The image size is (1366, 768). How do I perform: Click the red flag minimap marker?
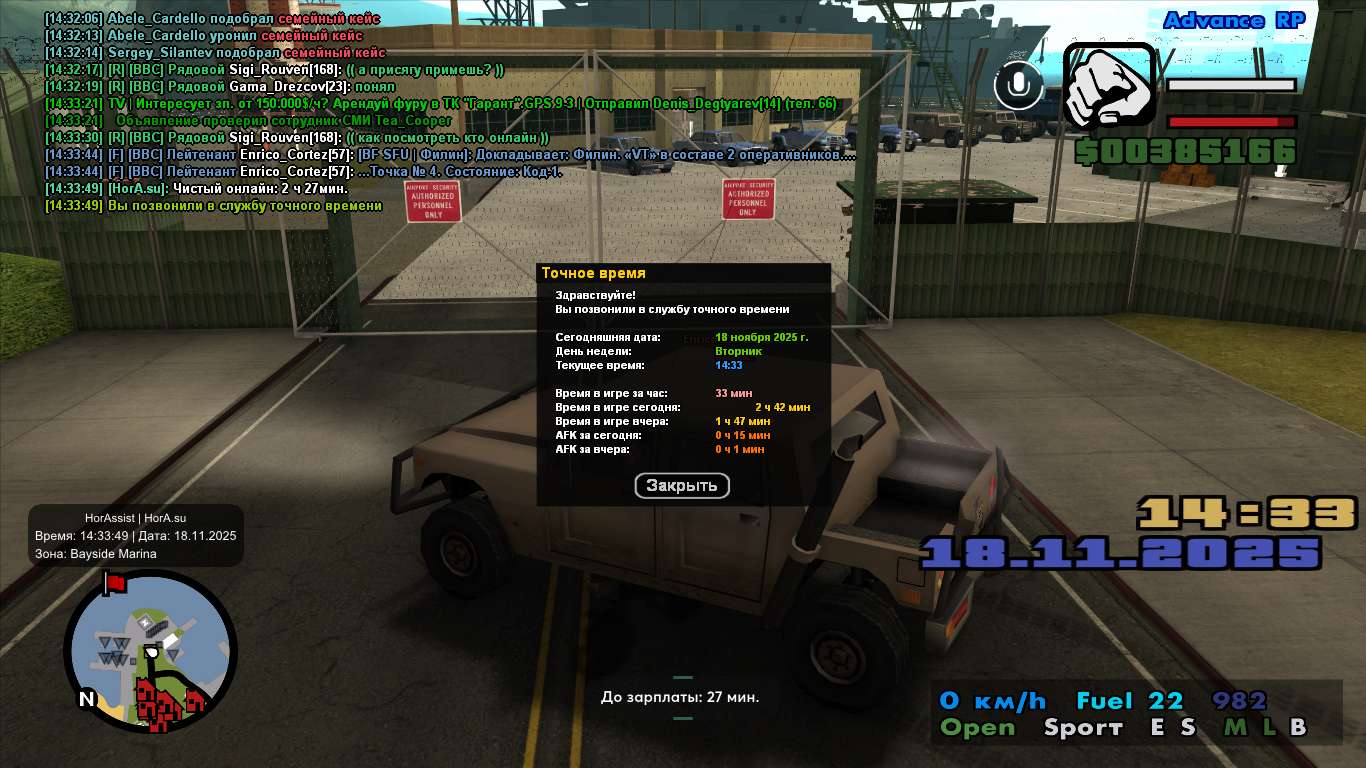pos(113,582)
